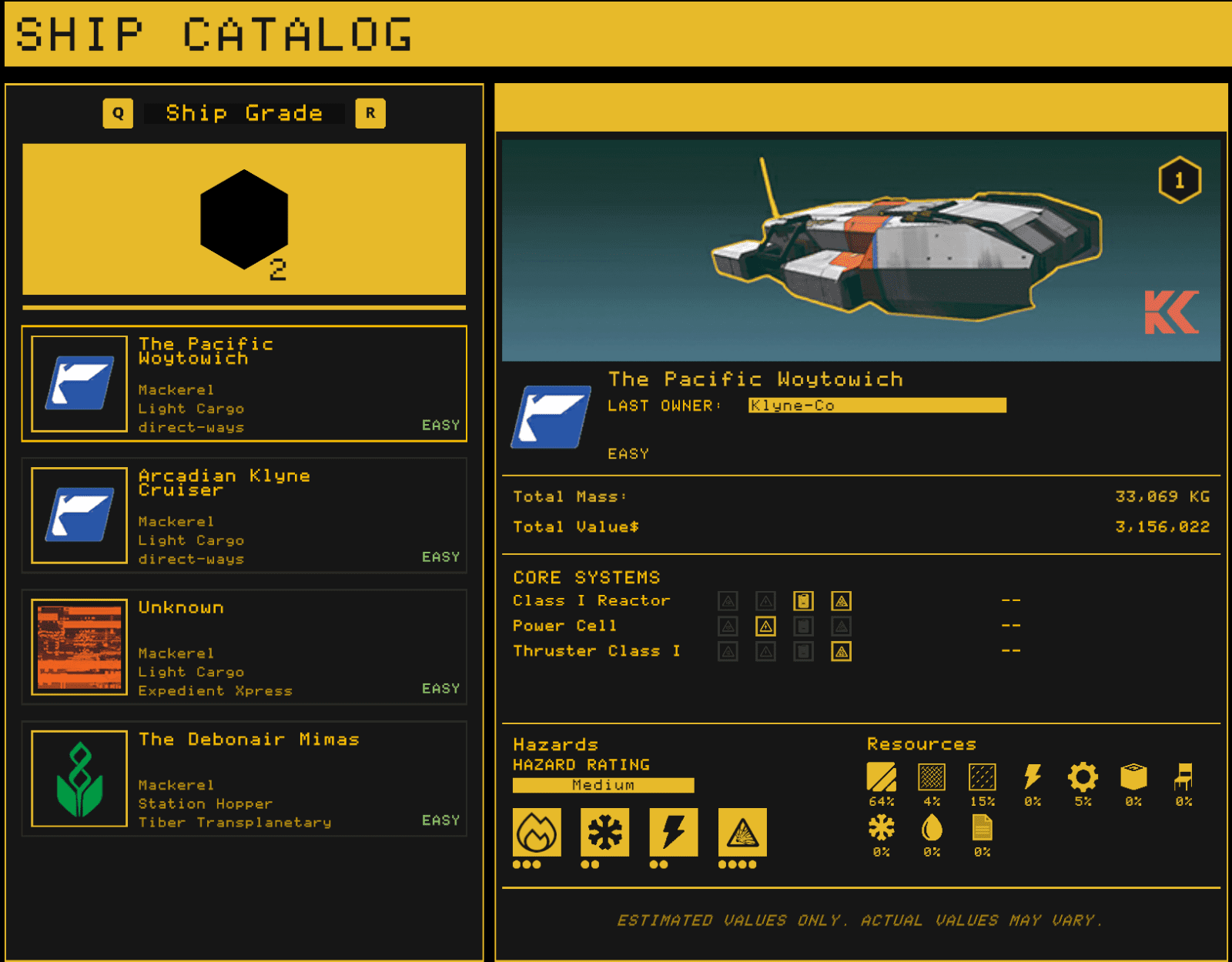
Task: Select The Debonair Mimas ship entry
Action: coord(244,780)
